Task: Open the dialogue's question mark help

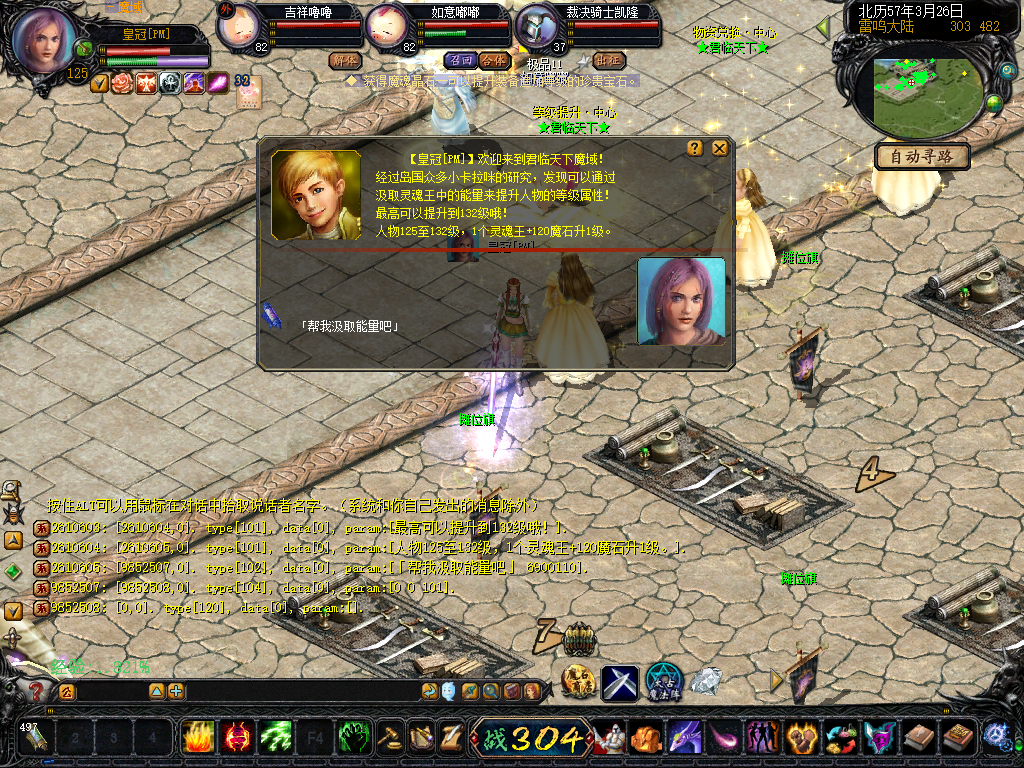Action: [695, 148]
